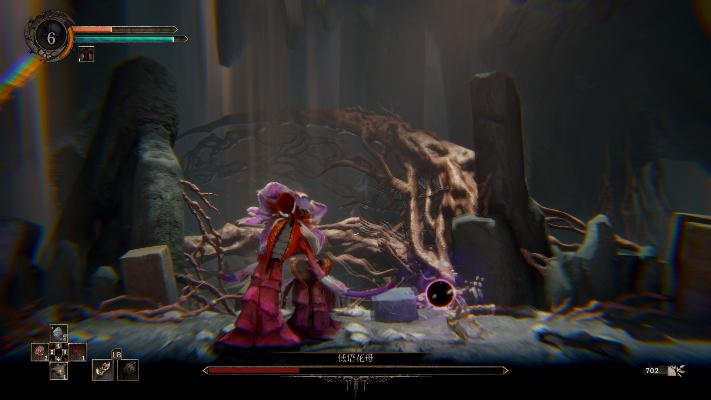Choose the dark grey skill slot beside the golden one

[x=128, y=369]
